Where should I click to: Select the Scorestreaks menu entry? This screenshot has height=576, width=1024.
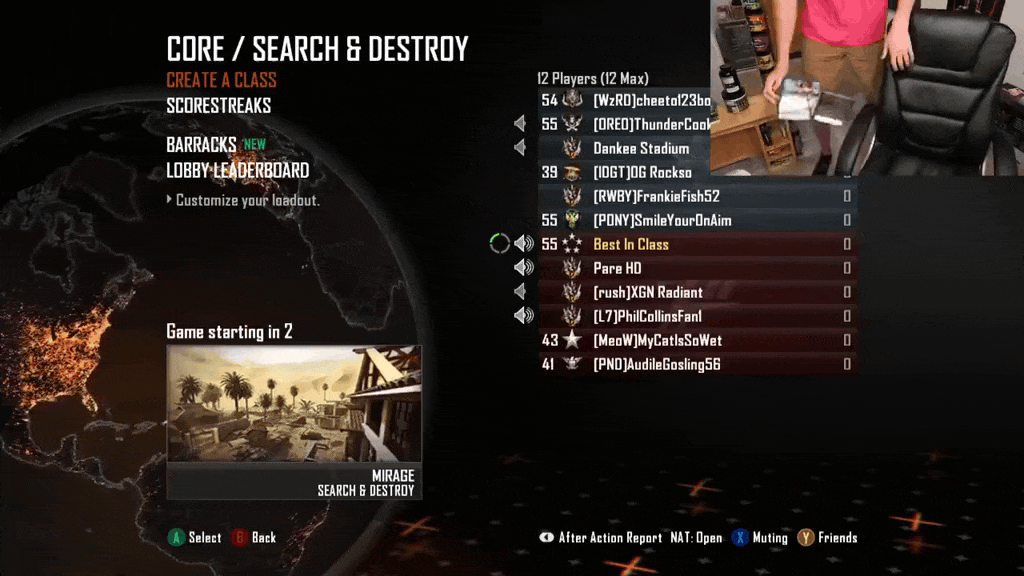[218, 105]
